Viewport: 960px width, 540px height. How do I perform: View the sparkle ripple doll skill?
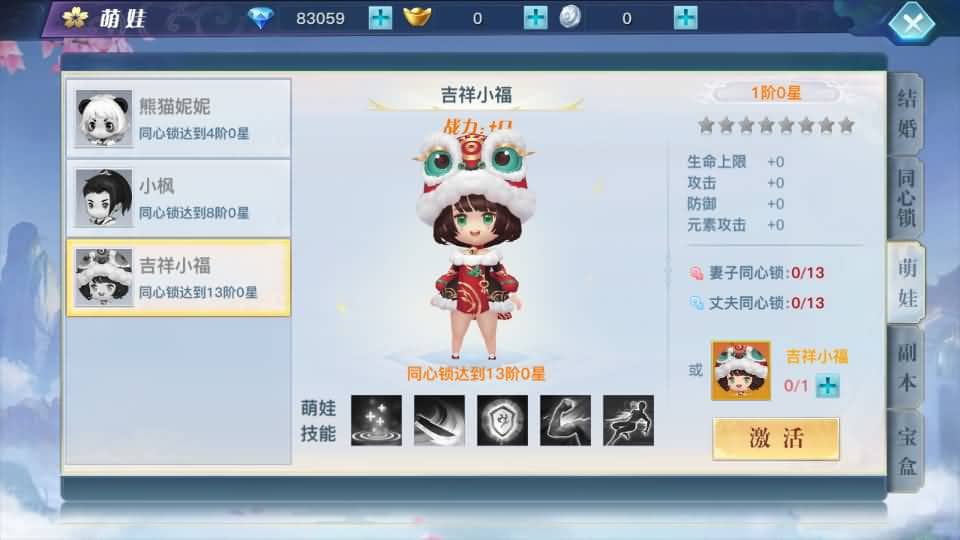(376, 420)
